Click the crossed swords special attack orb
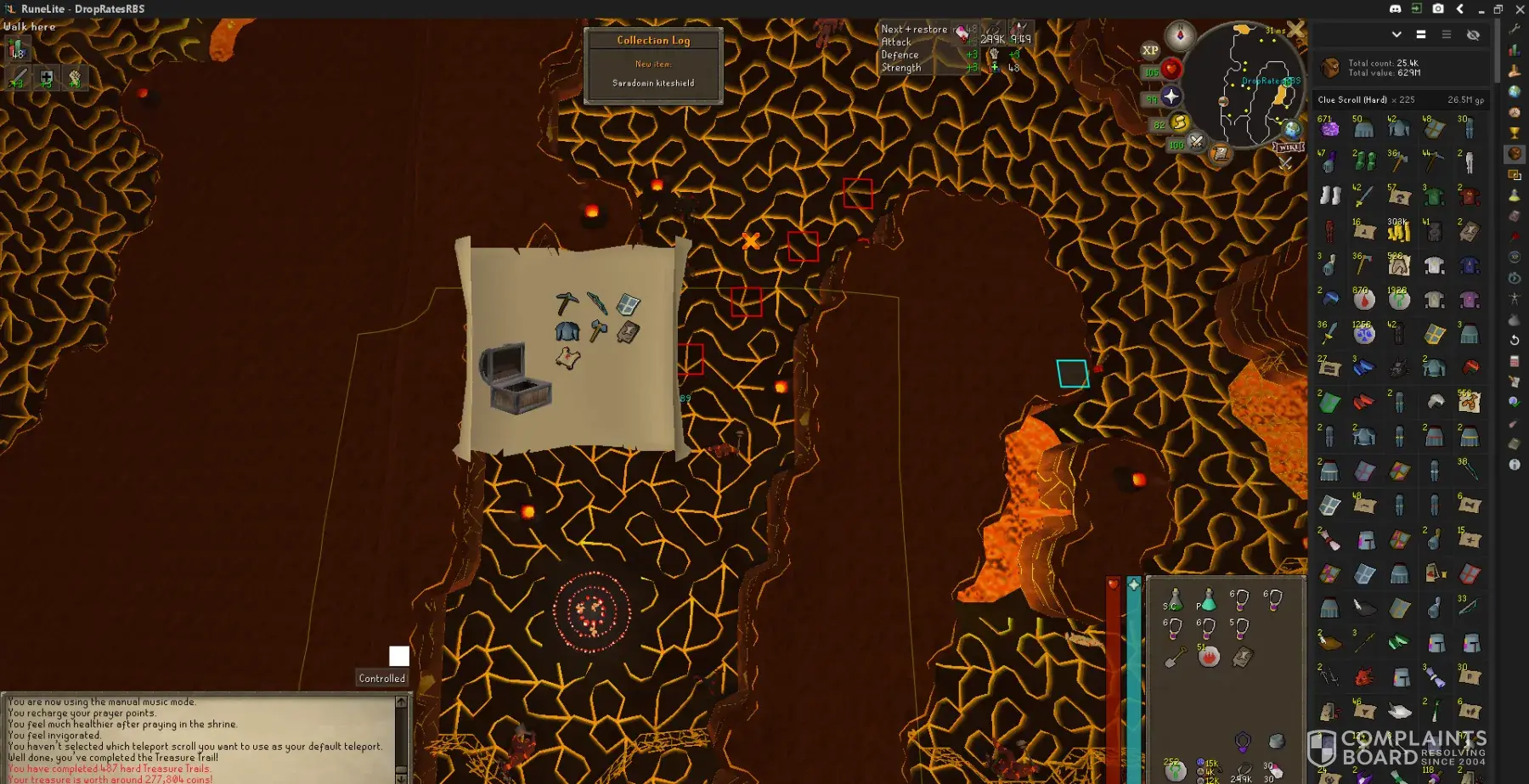This screenshot has height=784, width=1529. click(1196, 141)
